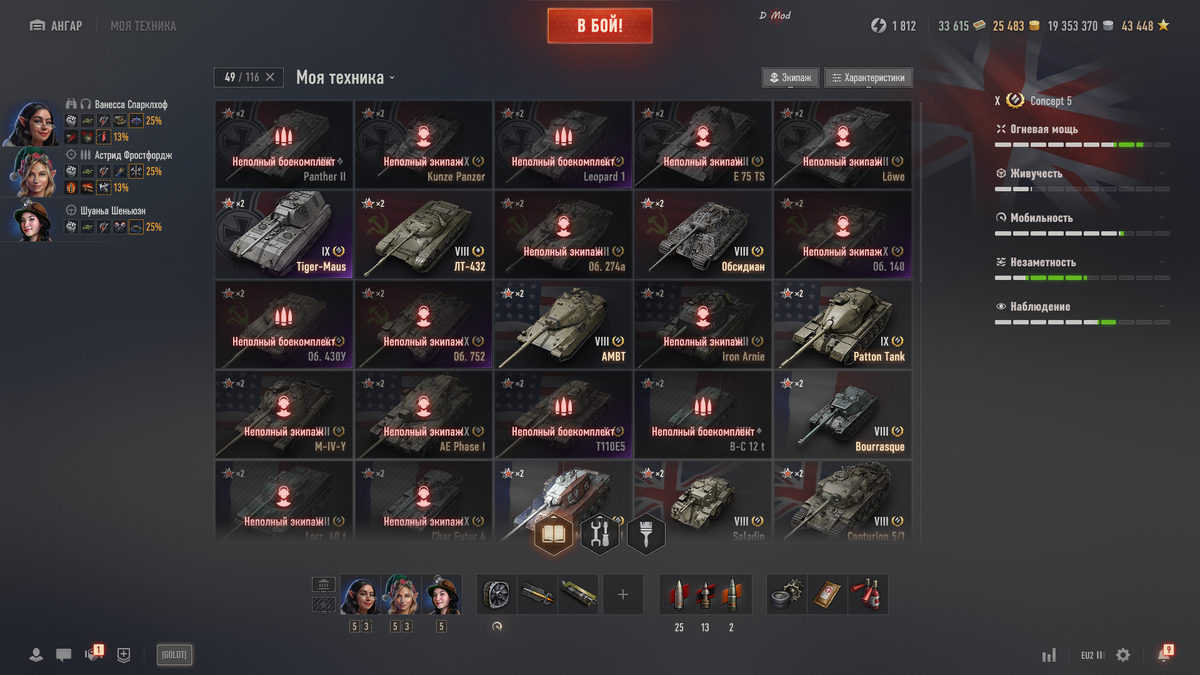The height and width of the screenshot is (675, 1200).
Task: Select the Tiger-Maus tank tile
Action: pos(284,235)
